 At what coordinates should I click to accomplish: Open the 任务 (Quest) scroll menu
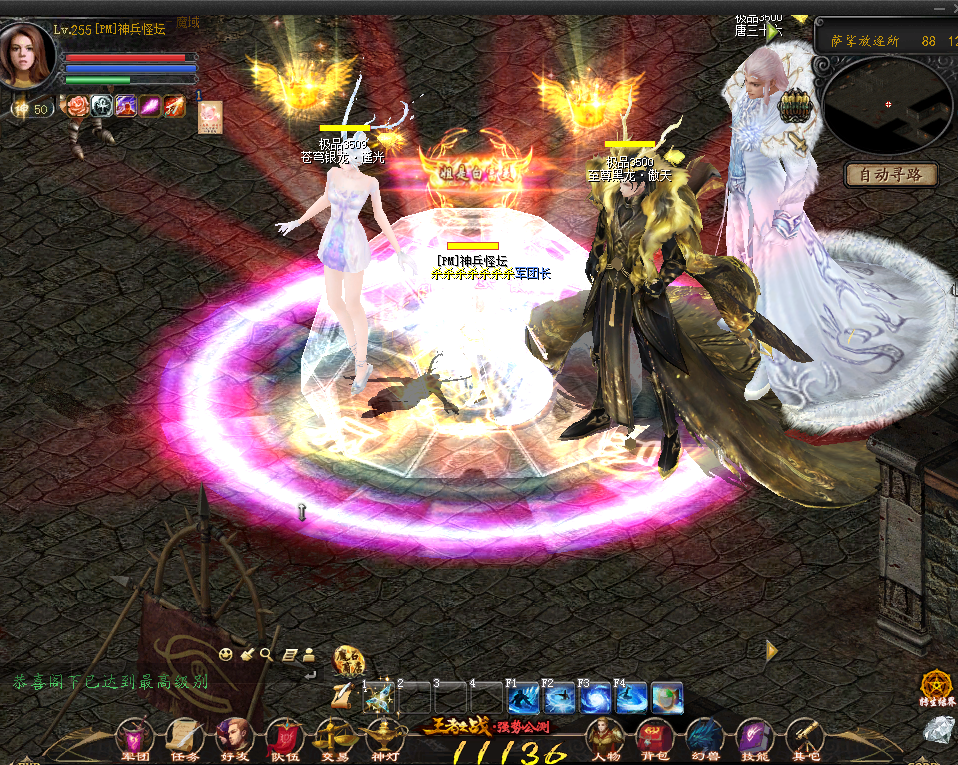[184, 737]
